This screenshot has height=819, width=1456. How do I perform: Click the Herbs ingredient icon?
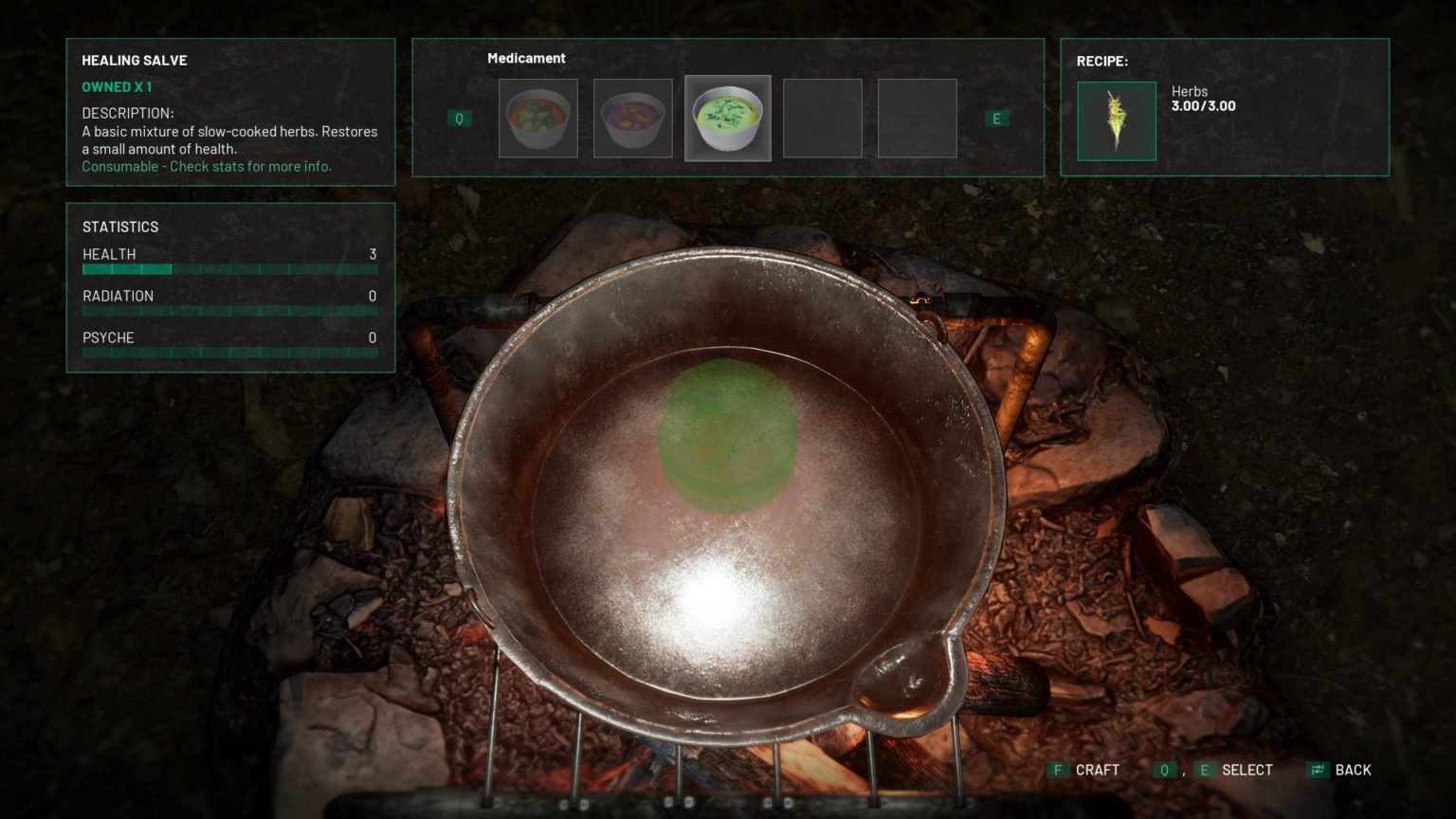[1116, 121]
